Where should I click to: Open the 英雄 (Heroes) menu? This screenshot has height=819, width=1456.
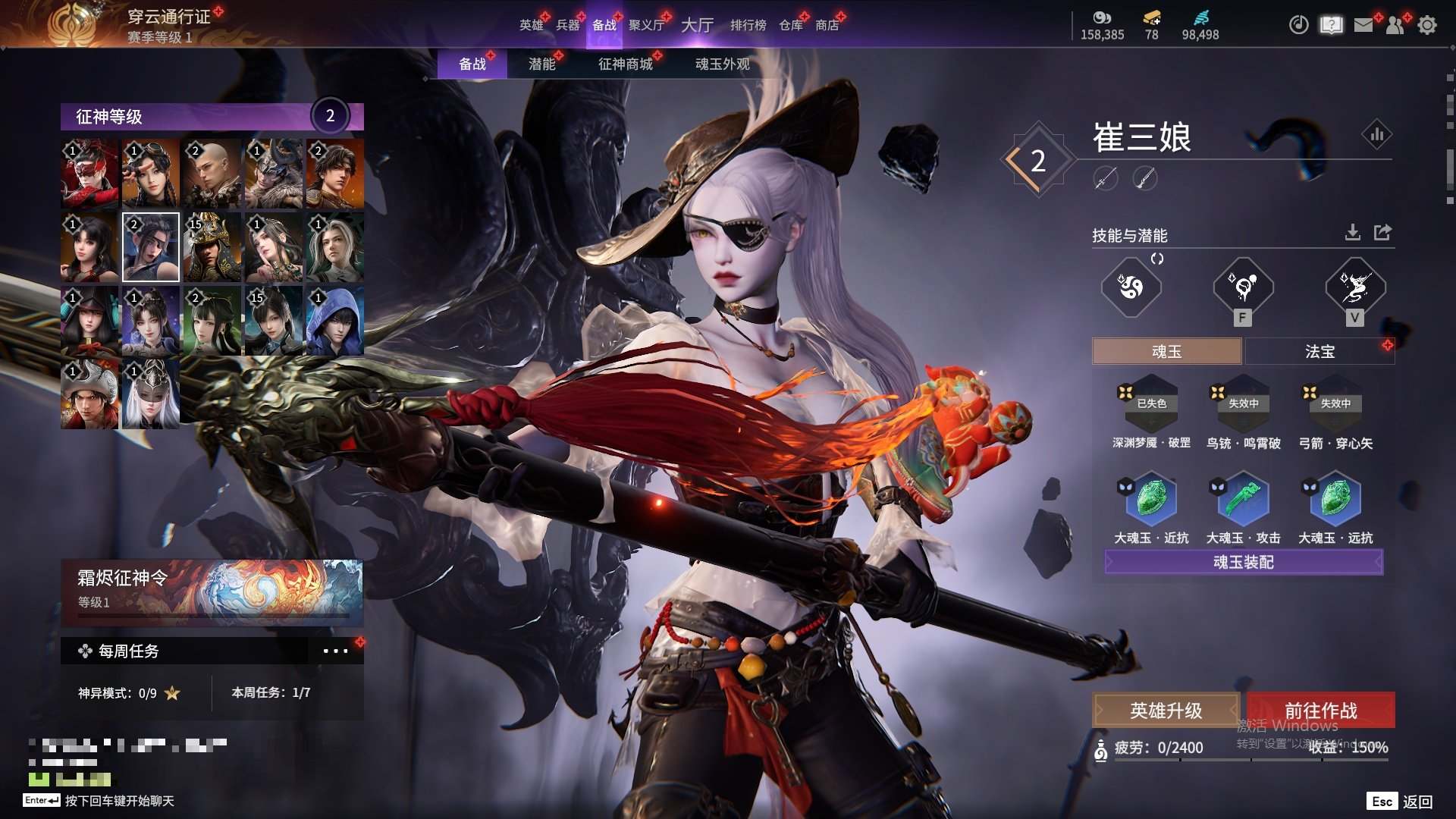point(531,25)
